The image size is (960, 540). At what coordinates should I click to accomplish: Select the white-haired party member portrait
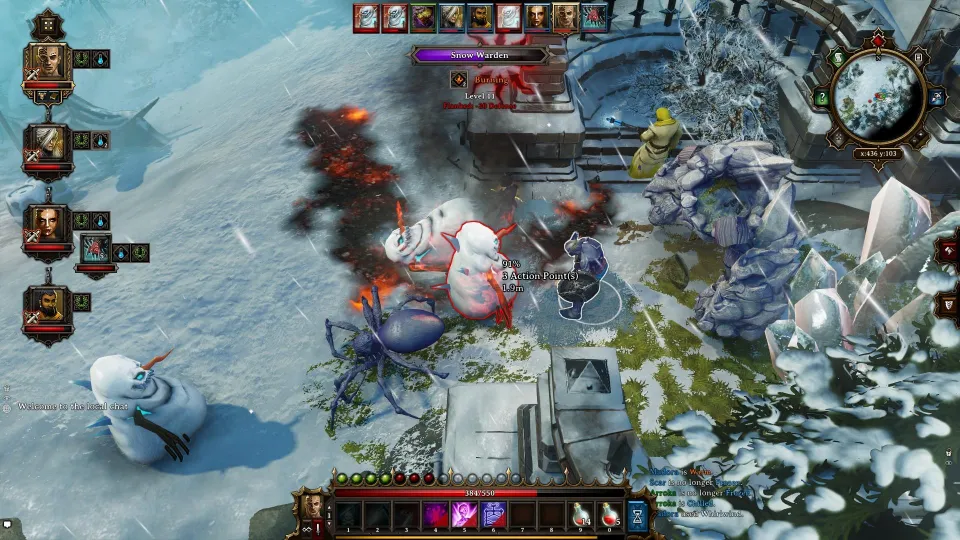click(48, 143)
